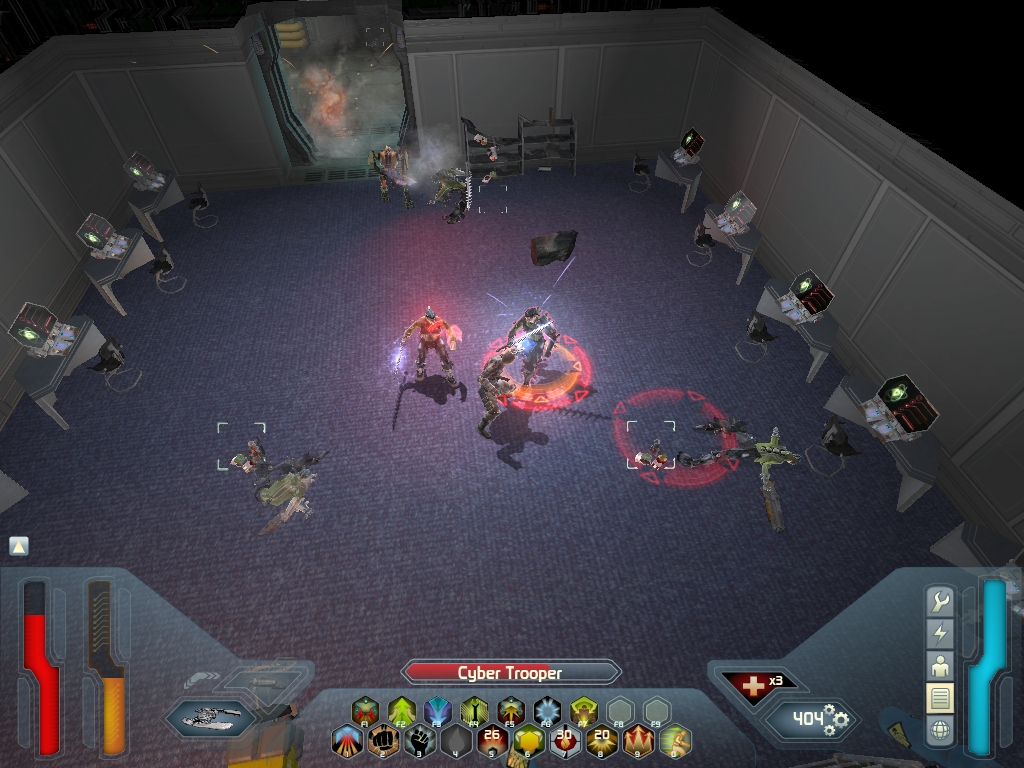Use the slot 1 blue spread ability
1024x768 pixels.
347,741
